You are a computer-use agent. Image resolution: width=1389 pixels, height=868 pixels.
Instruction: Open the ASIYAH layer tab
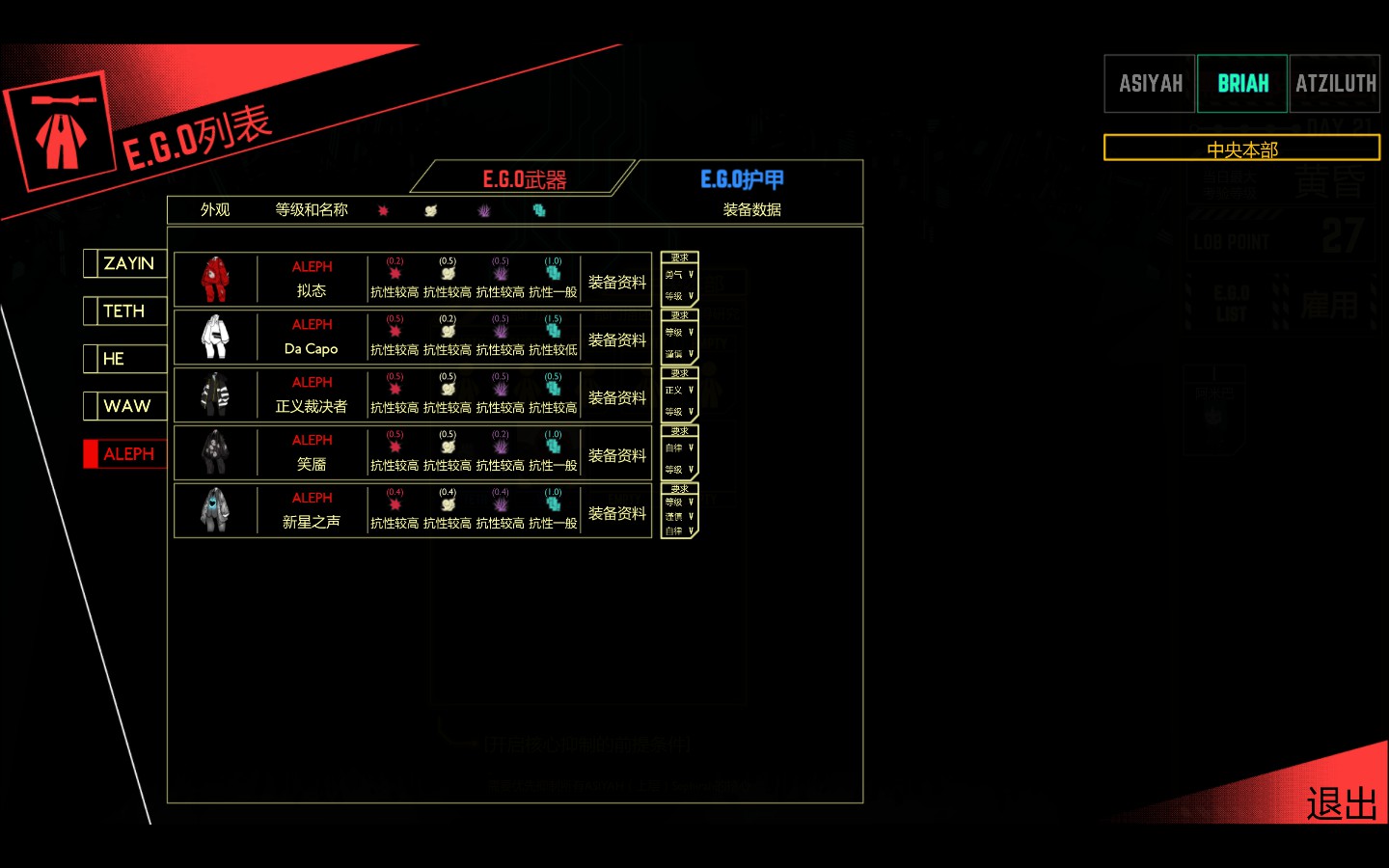[x=1150, y=84]
